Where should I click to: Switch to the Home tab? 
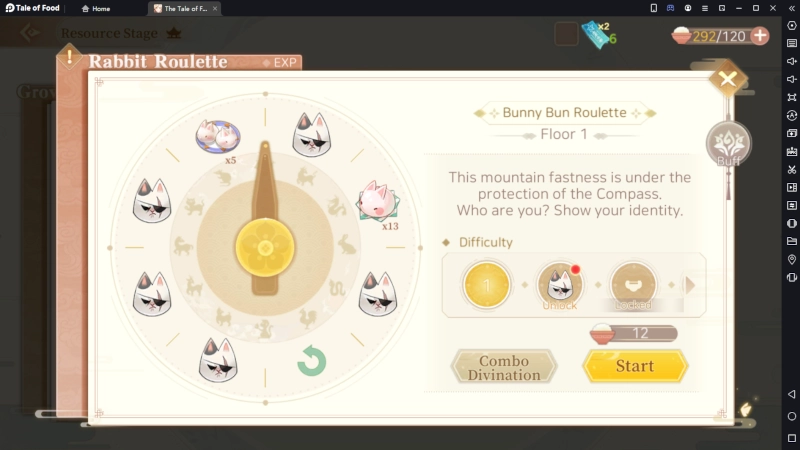tap(95, 8)
